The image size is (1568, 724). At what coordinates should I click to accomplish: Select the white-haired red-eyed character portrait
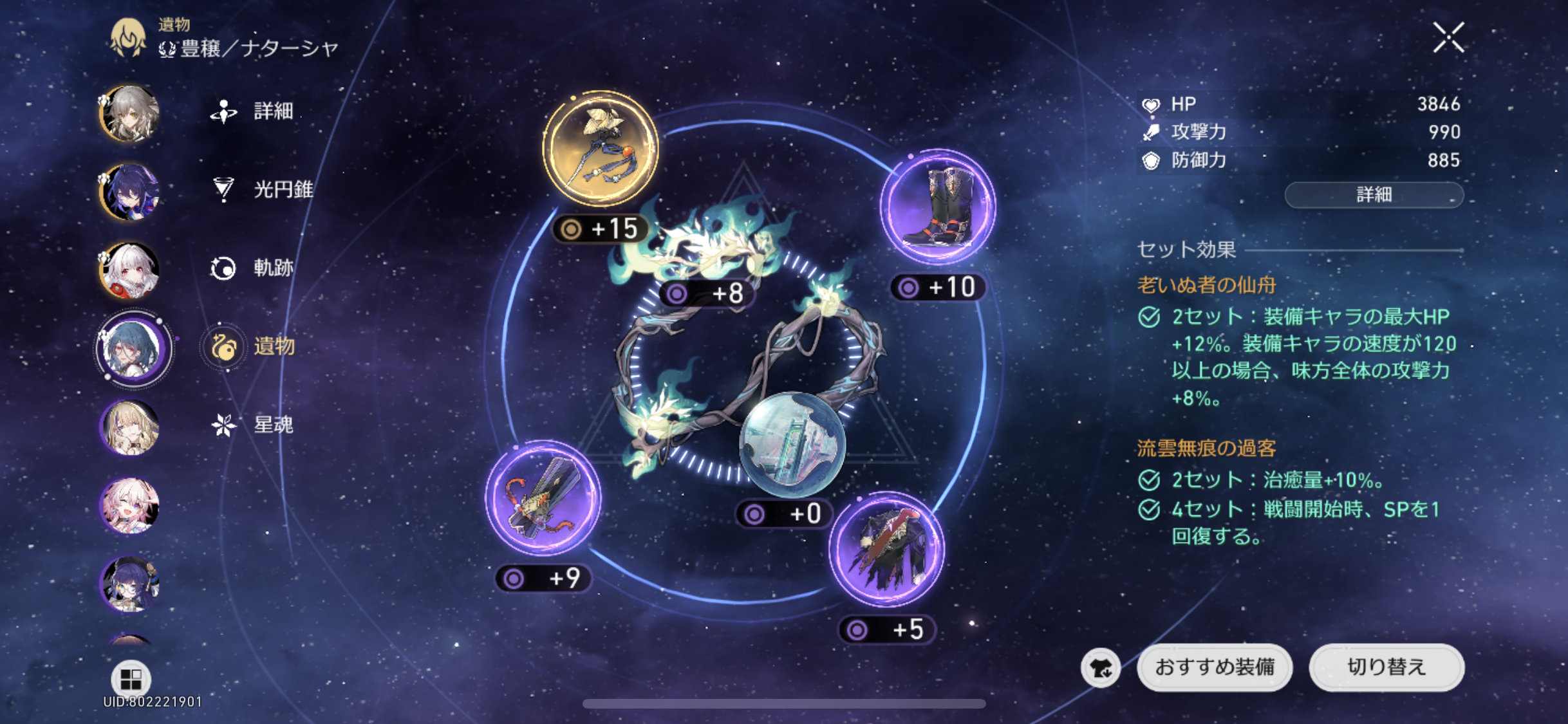click(130, 270)
